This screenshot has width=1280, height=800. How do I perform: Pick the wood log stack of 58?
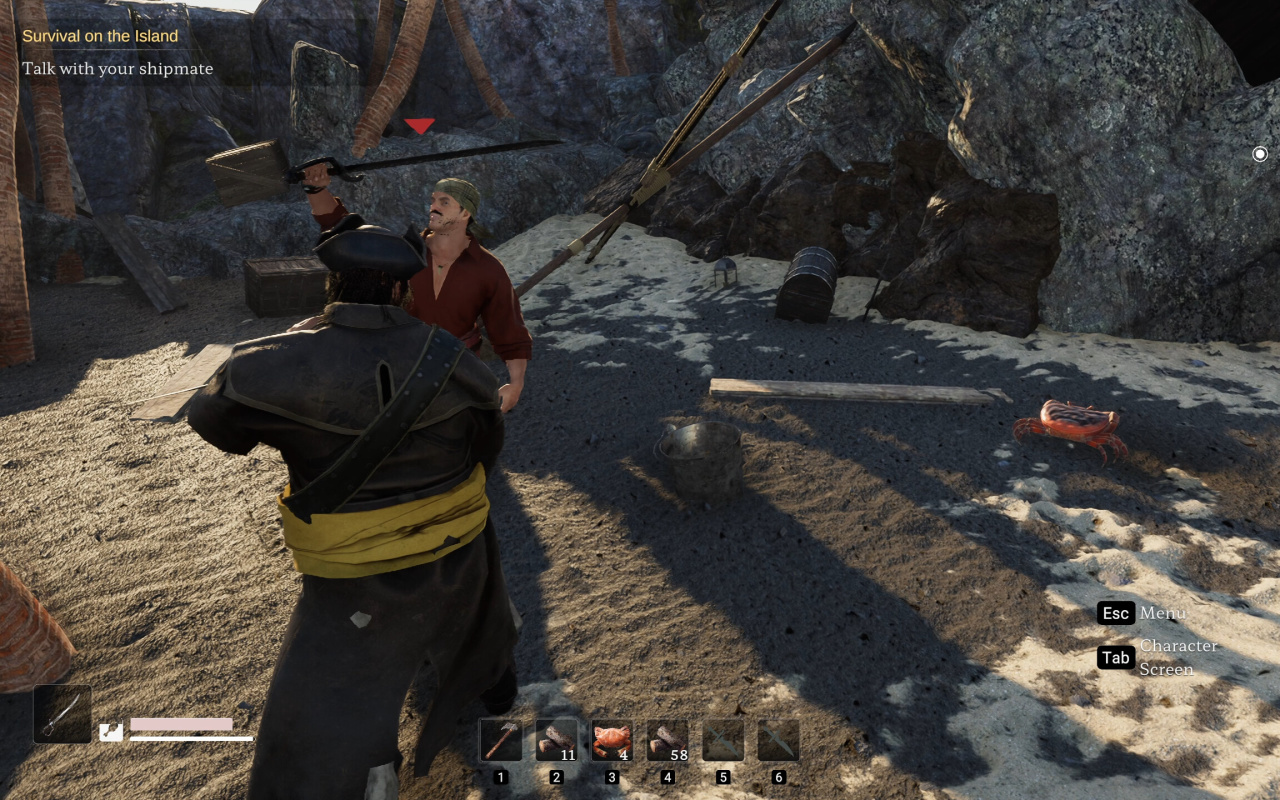pos(667,741)
